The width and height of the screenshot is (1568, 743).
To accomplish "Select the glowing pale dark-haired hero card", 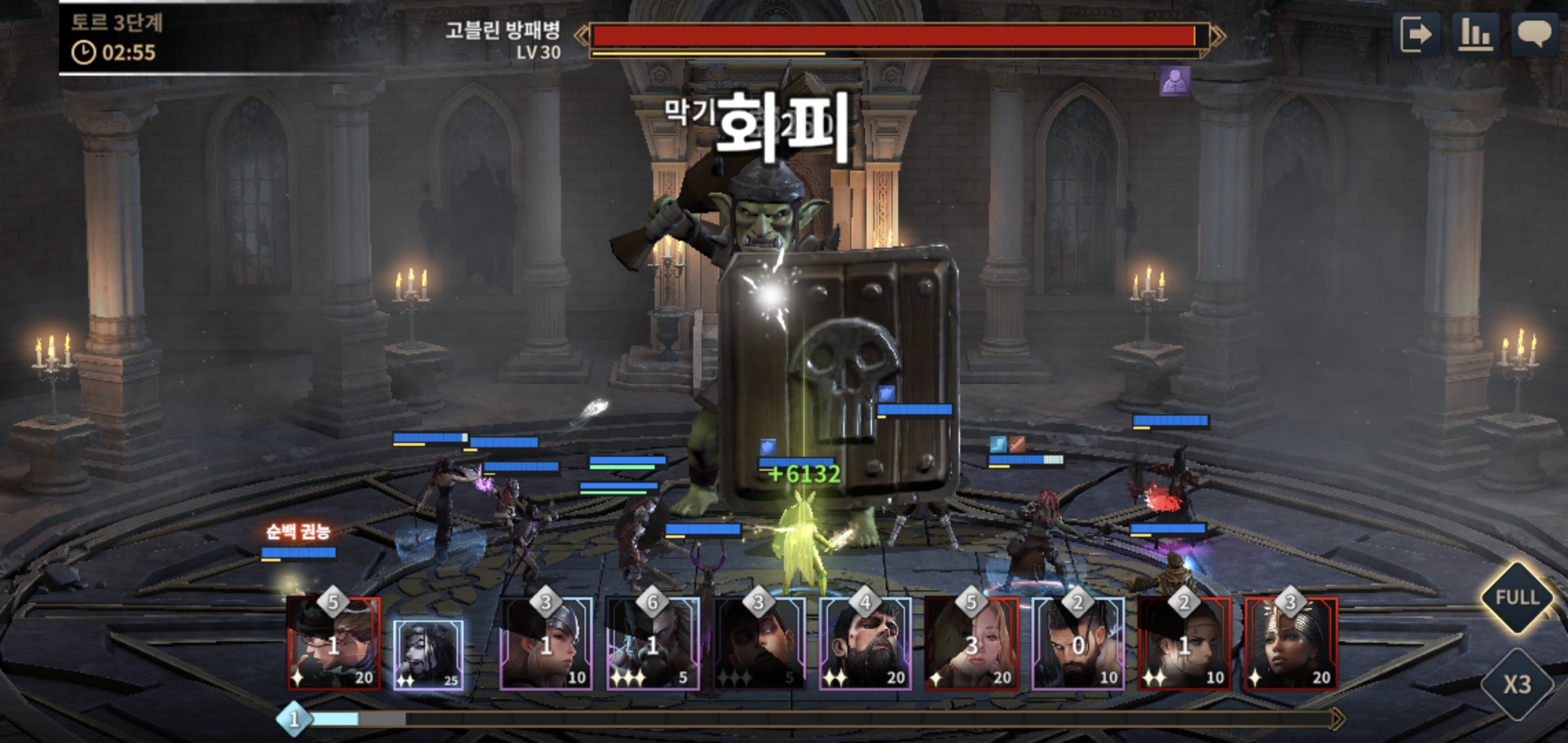I will [x=428, y=654].
